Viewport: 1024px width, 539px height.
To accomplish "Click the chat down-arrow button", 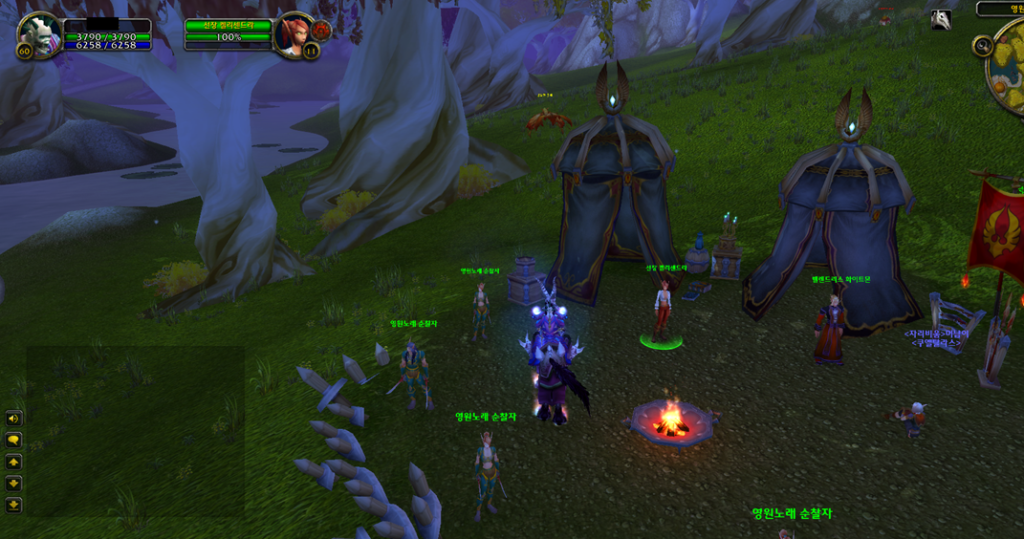I will 14,484.
